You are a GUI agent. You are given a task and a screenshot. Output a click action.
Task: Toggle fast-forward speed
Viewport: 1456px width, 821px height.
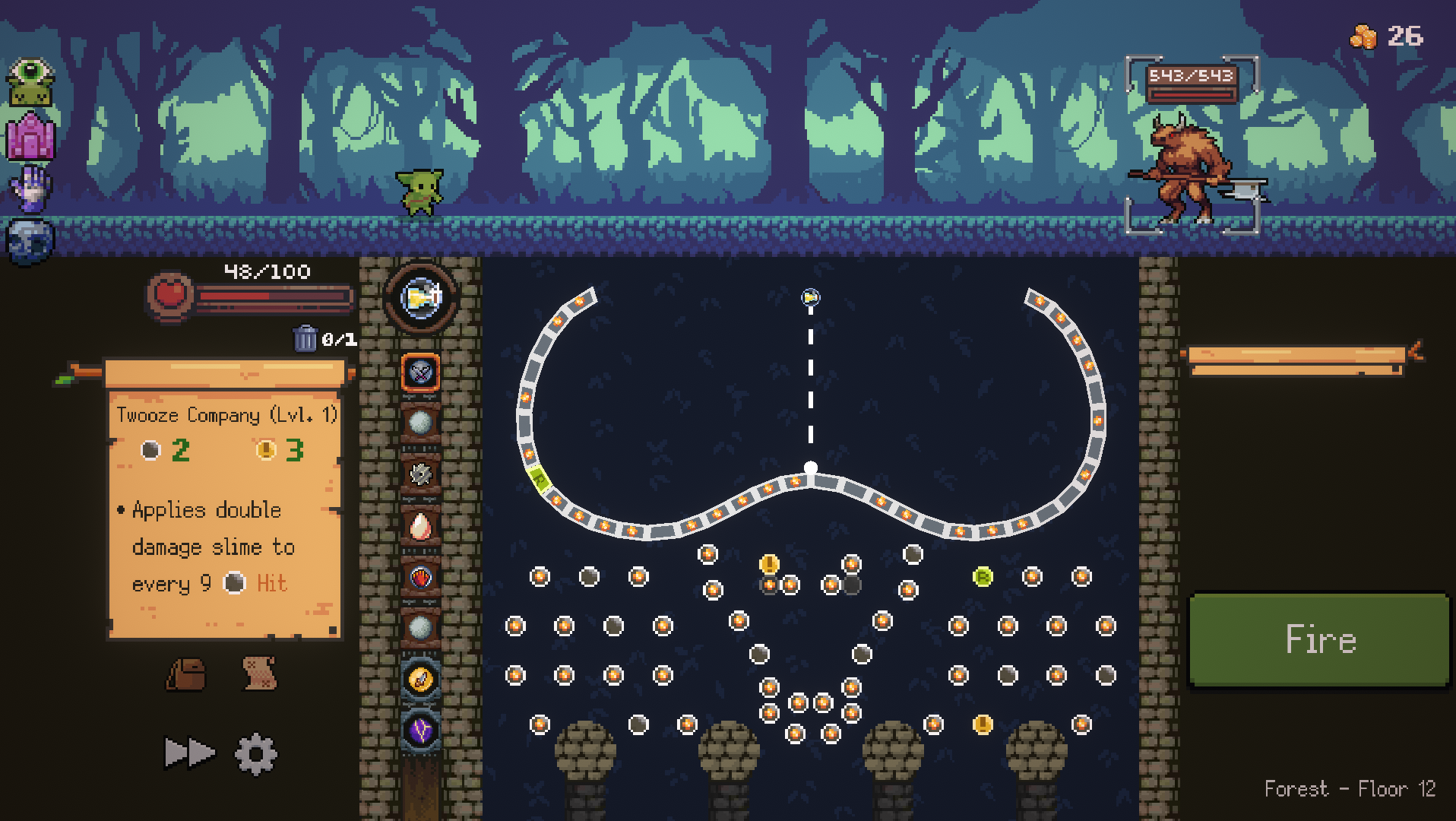(x=189, y=753)
